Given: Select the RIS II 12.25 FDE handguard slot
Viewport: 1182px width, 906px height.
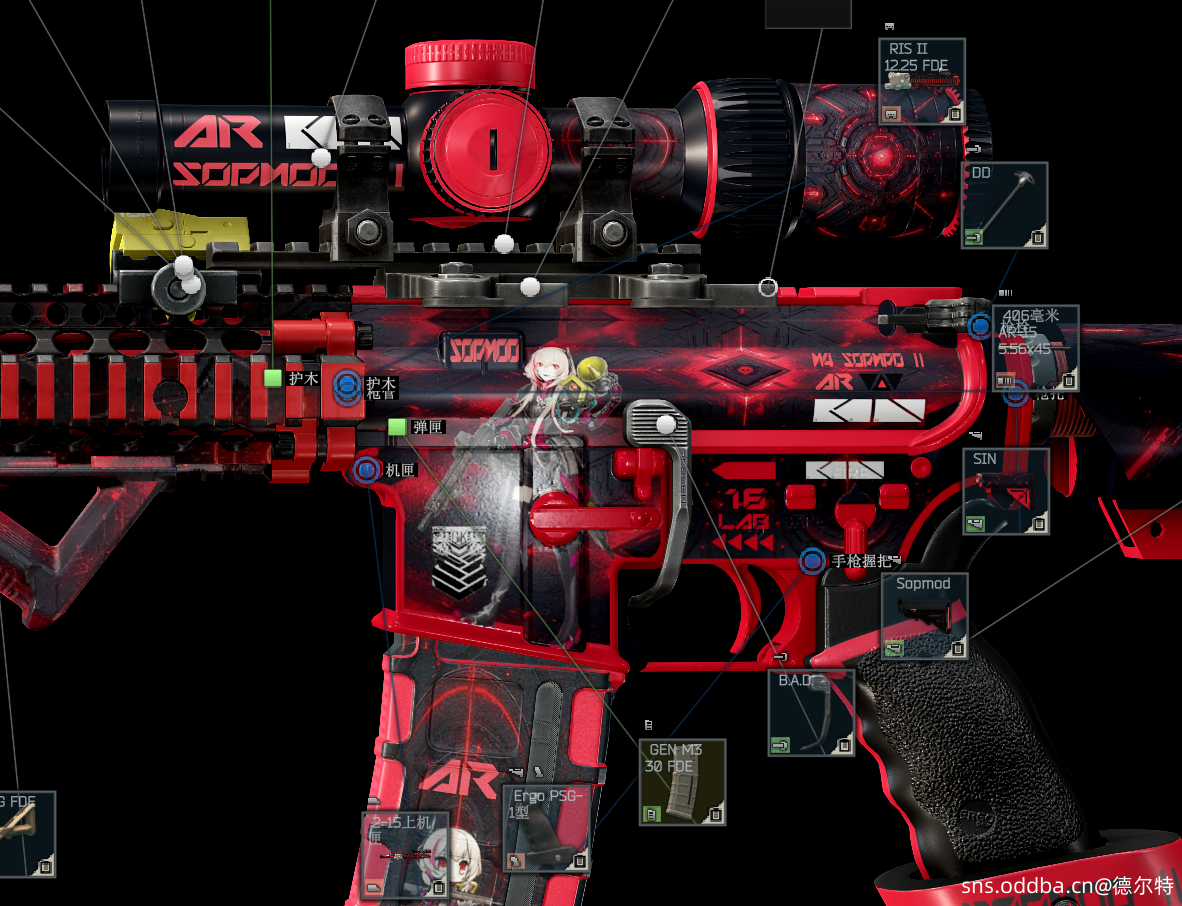Looking at the screenshot, I should [921, 81].
